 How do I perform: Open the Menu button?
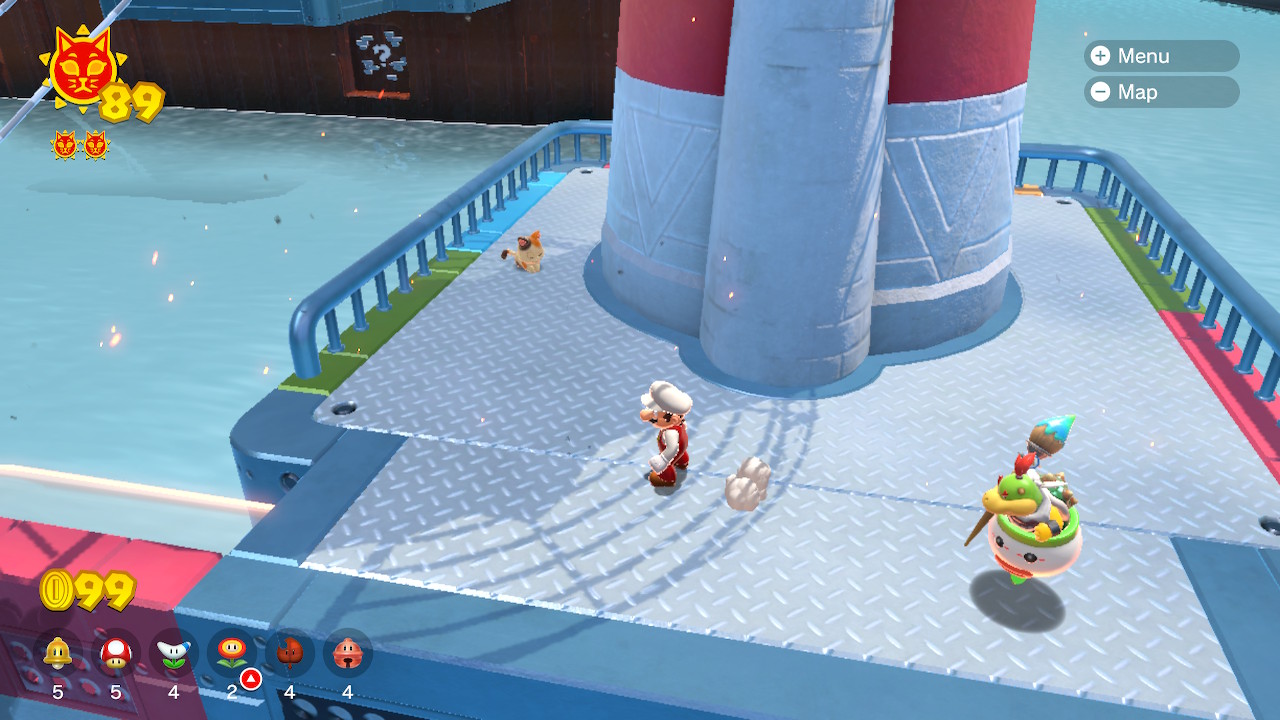tap(1160, 56)
